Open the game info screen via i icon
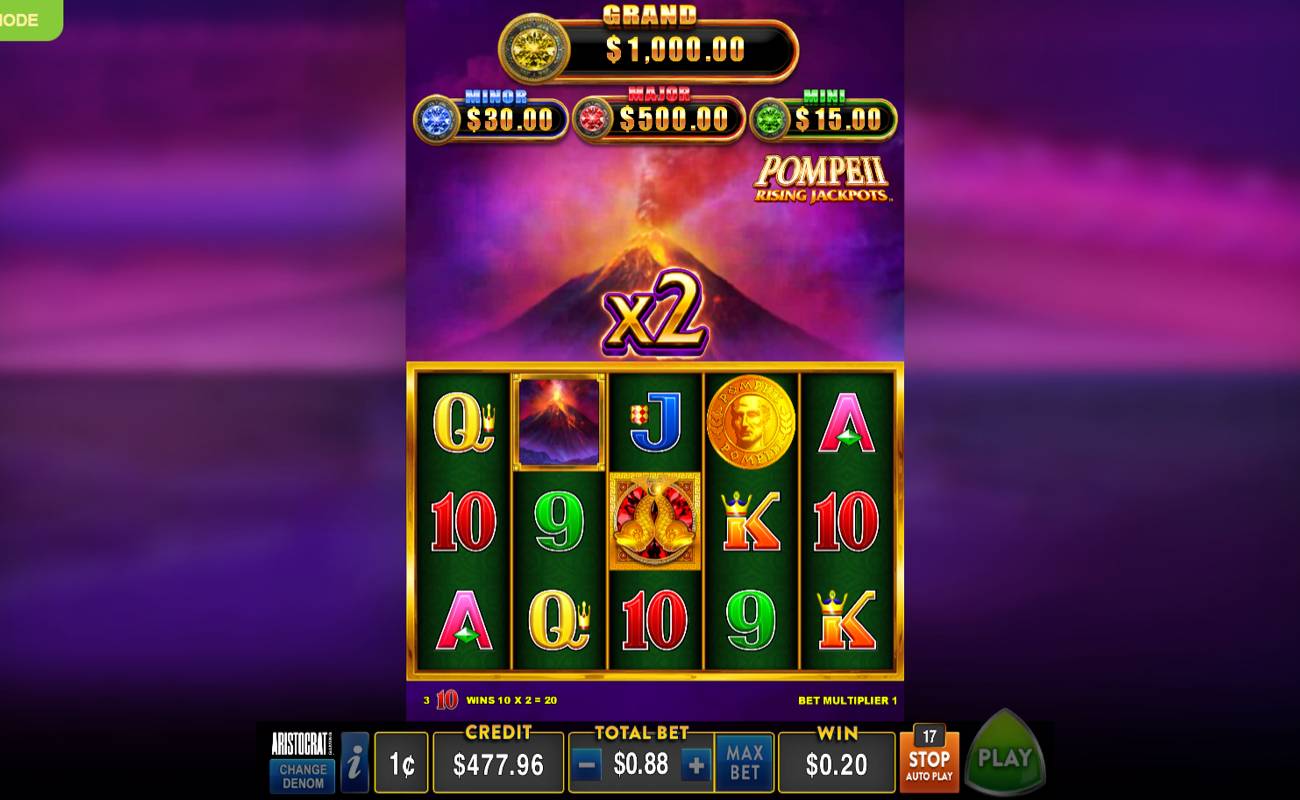This screenshot has width=1300, height=800. coord(355,761)
